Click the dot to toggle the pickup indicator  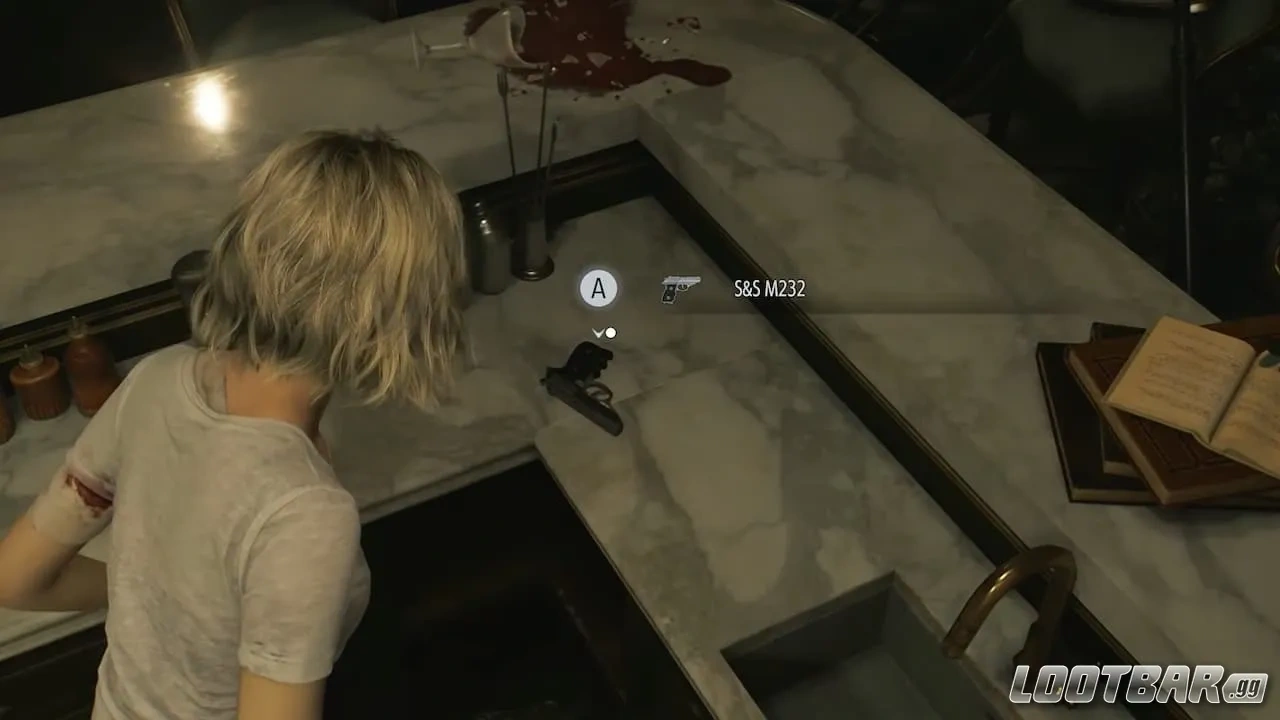coord(611,333)
